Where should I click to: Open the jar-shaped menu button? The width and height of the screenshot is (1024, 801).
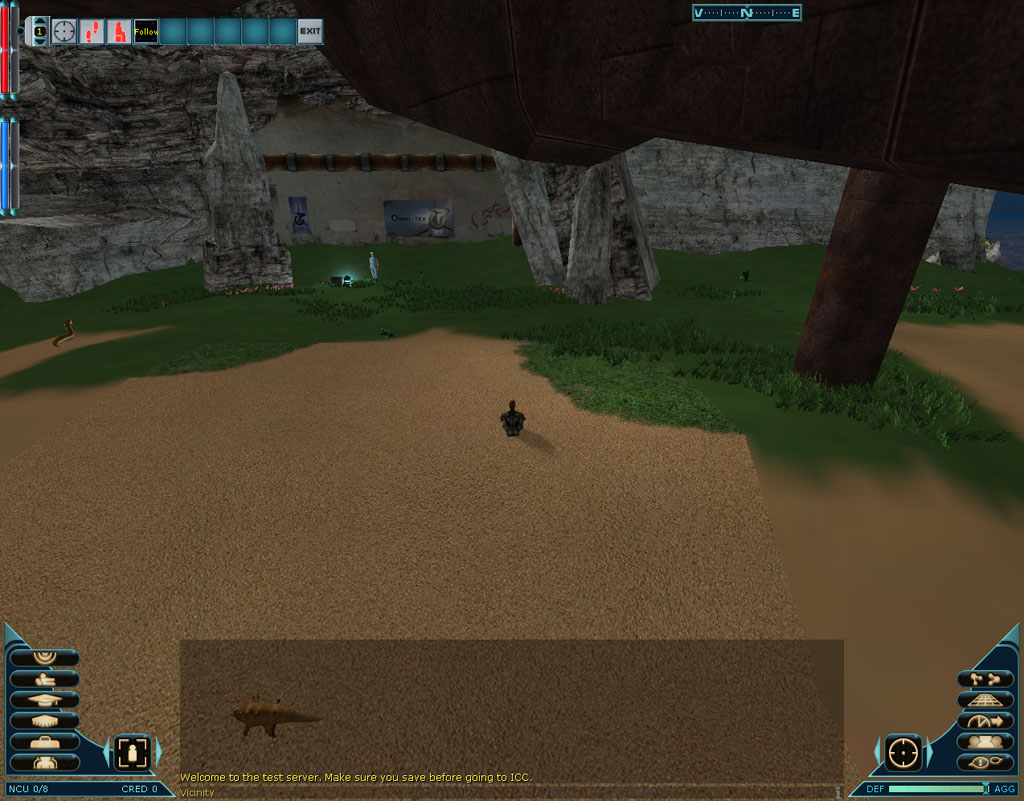(44, 762)
